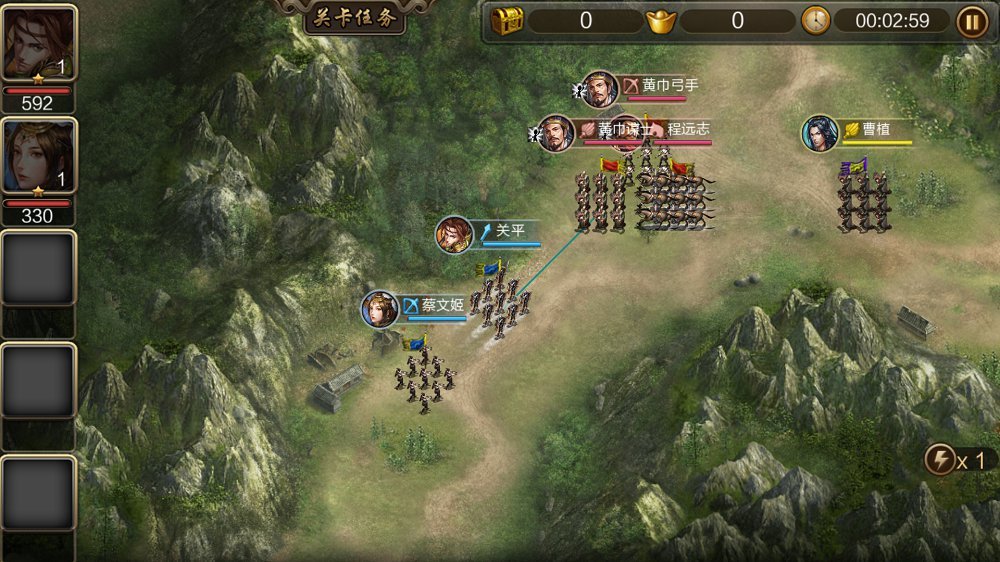This screenshot has height=562, width=1000.
Task: Pause the battle with the pause button
Action: pos(971,21)
